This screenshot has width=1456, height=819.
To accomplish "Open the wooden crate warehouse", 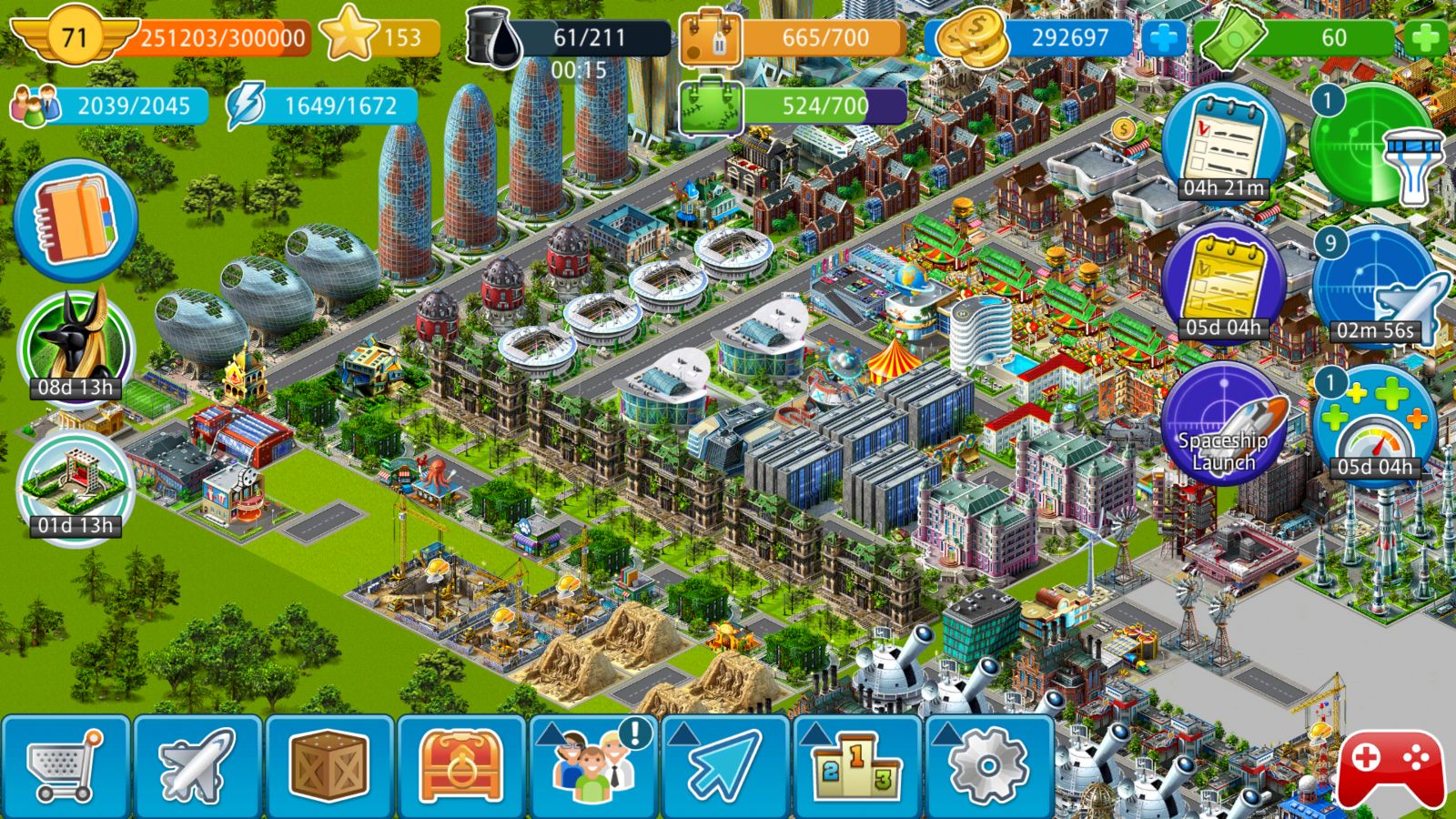I will coord(329,766).
